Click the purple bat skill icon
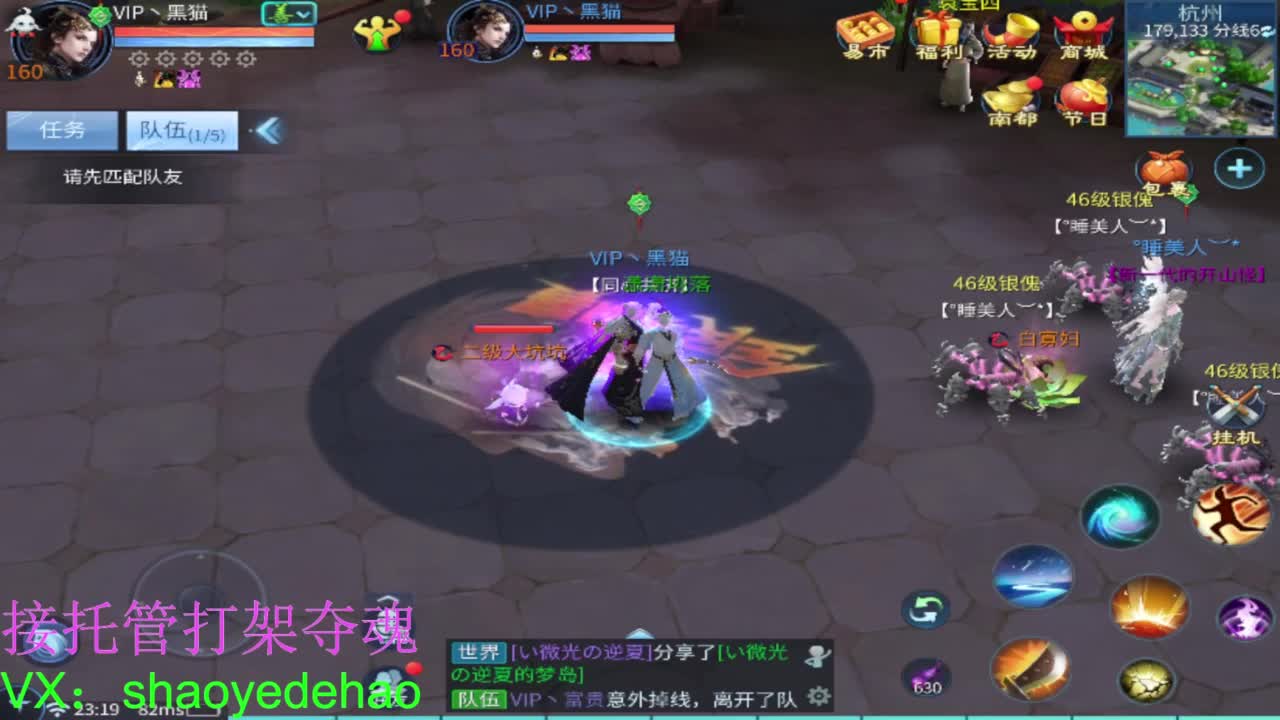1280x720 pixels. click(x=1245, y=616)
